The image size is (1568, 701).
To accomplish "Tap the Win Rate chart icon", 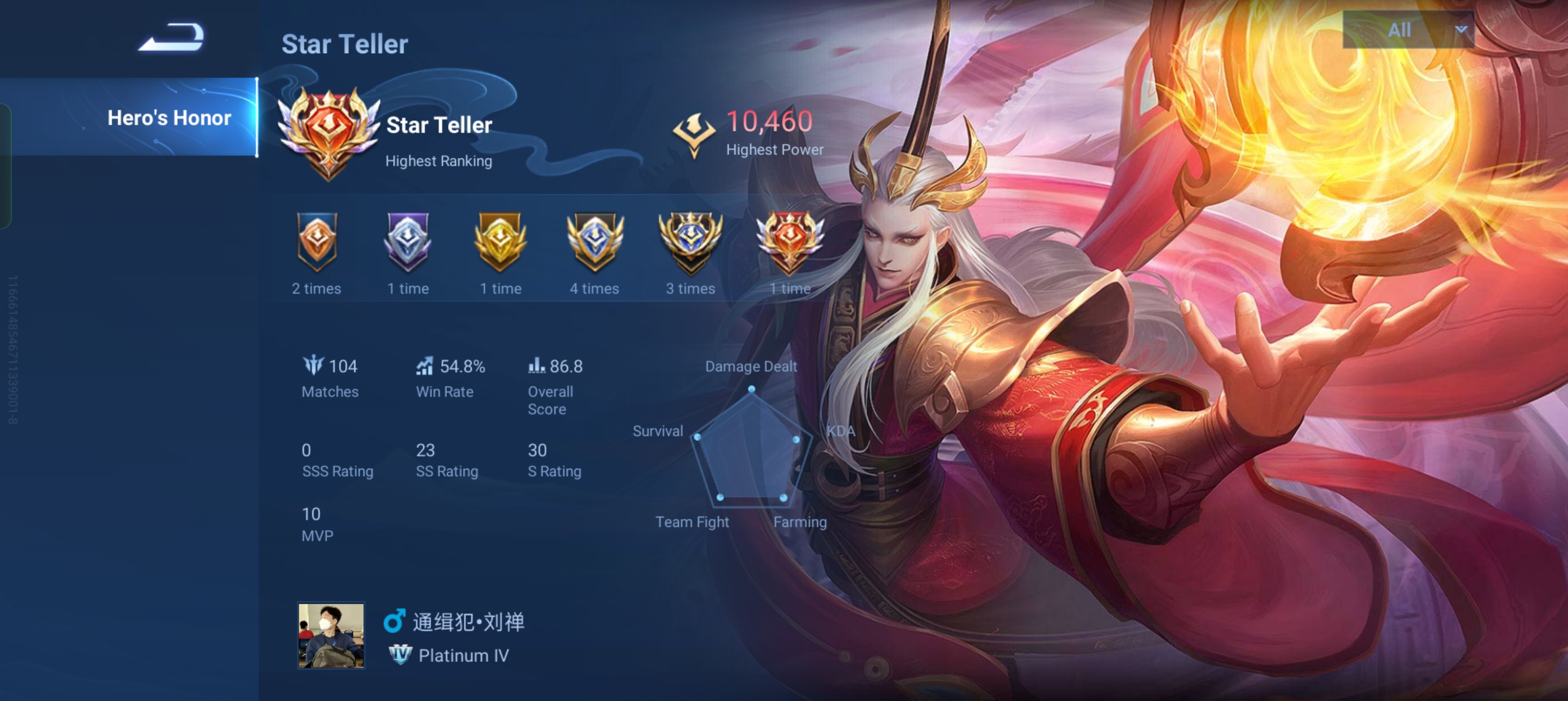I will click(x=425, y=366).
